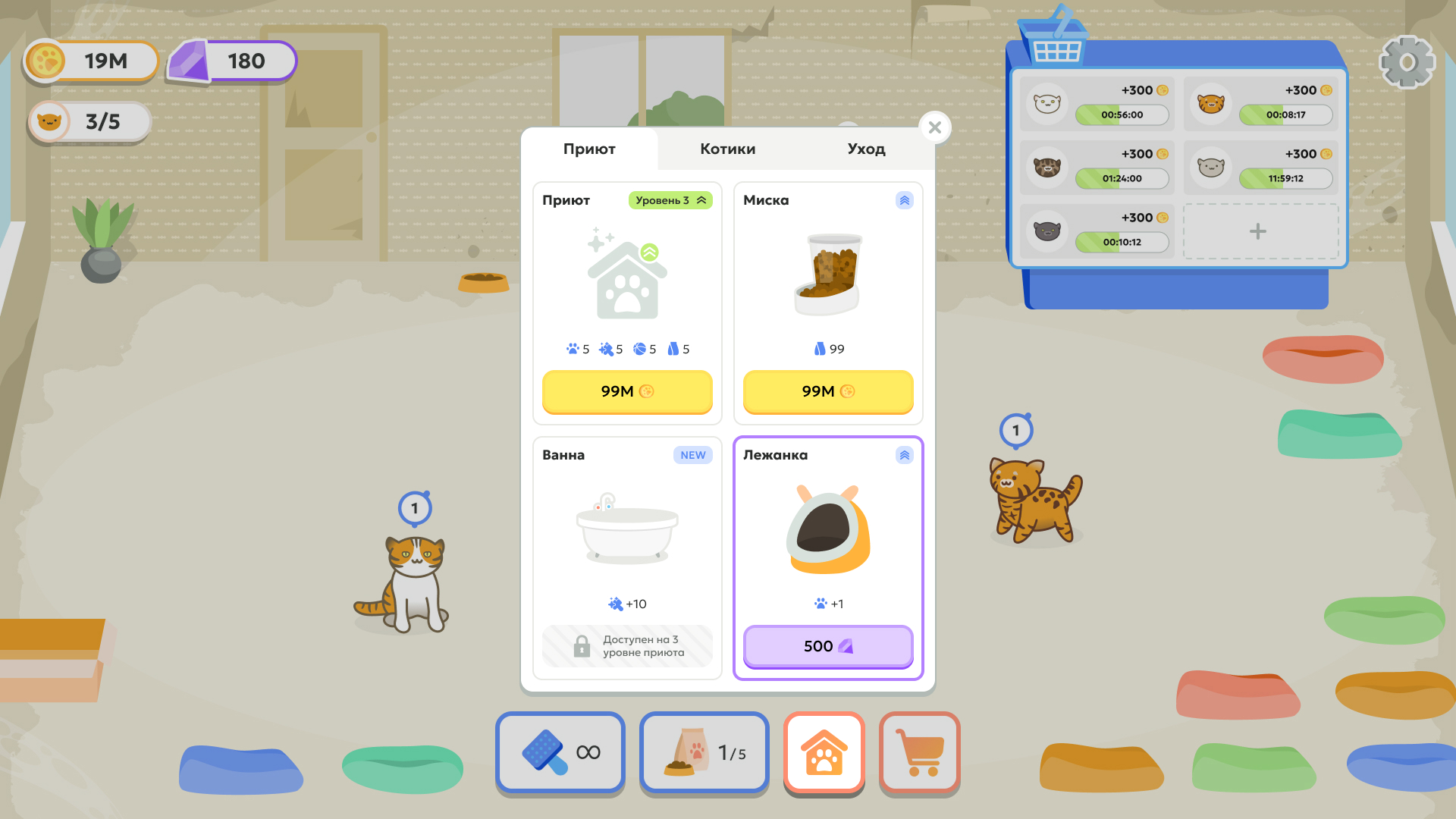Open the settings gear
Viewport: 1456px width, 819px height.
(1407, 61)
